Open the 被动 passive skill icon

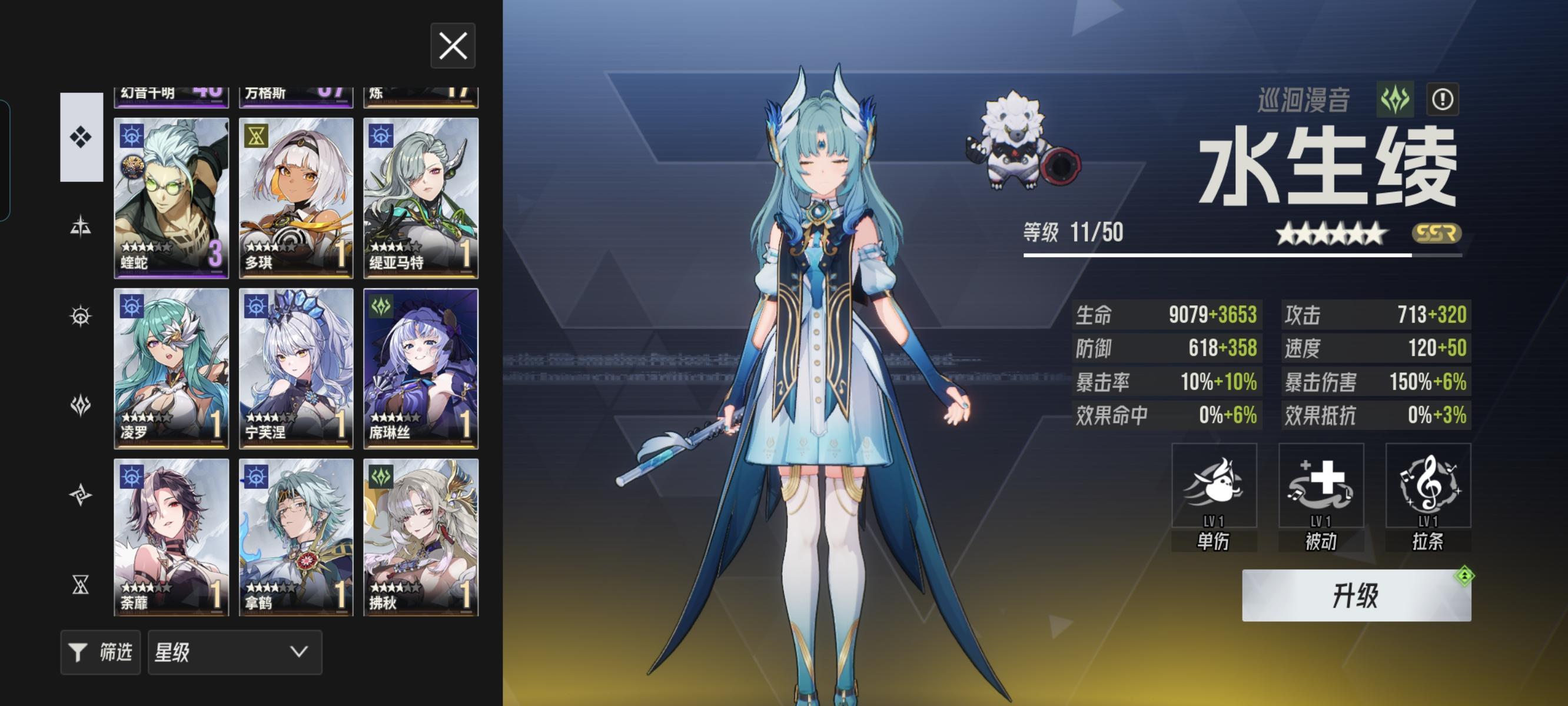point(1321,487)
